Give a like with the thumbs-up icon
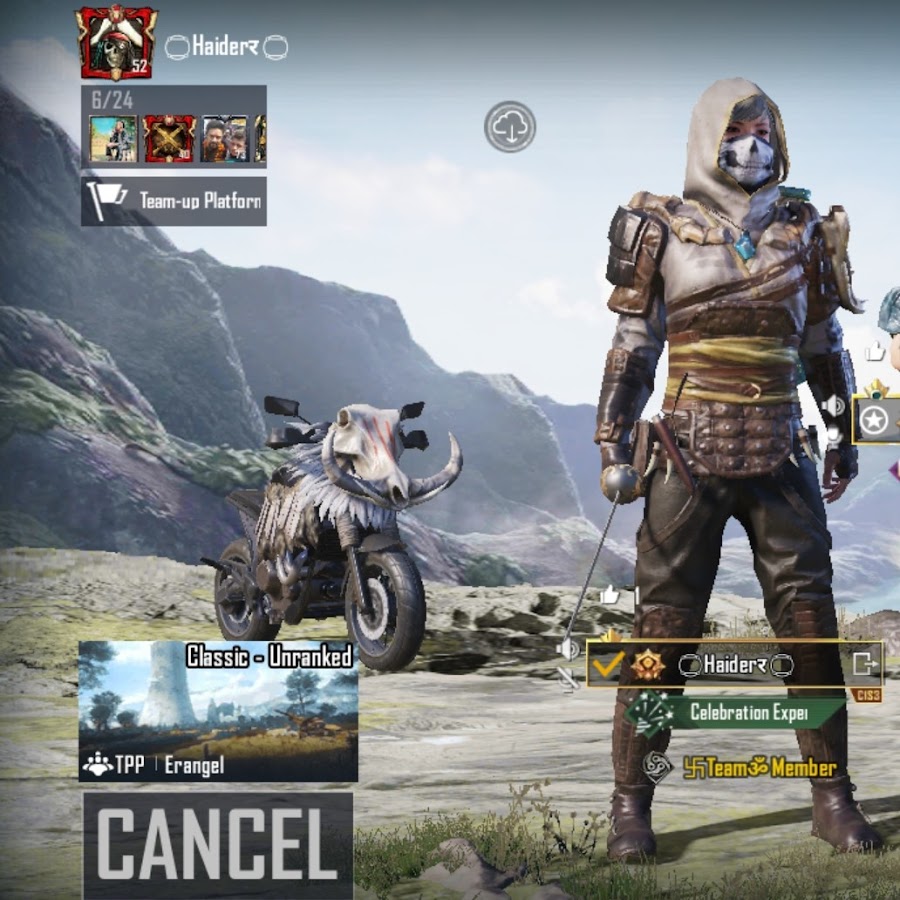 tap(609, 596)
